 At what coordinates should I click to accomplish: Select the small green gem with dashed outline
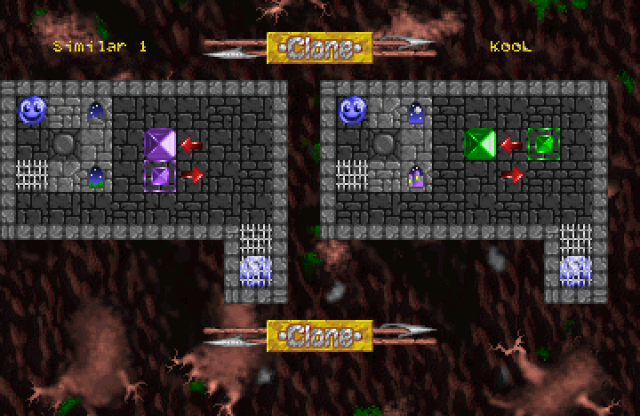point(543,144)
